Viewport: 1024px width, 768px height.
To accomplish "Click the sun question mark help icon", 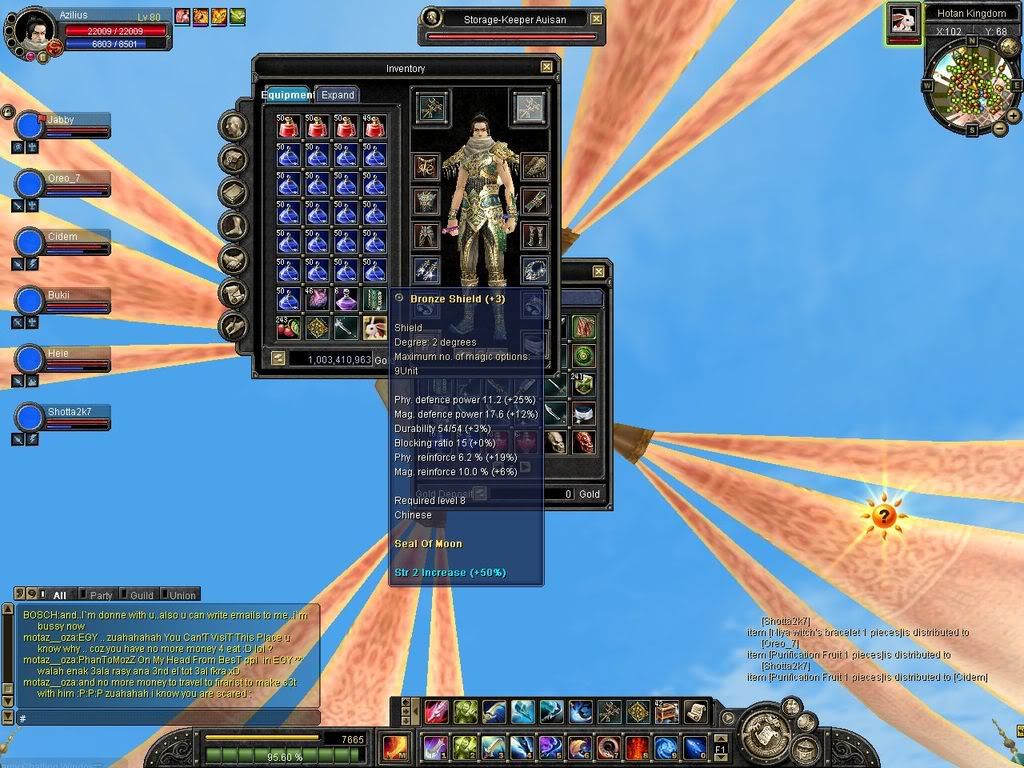I will [x=883, y=516].
